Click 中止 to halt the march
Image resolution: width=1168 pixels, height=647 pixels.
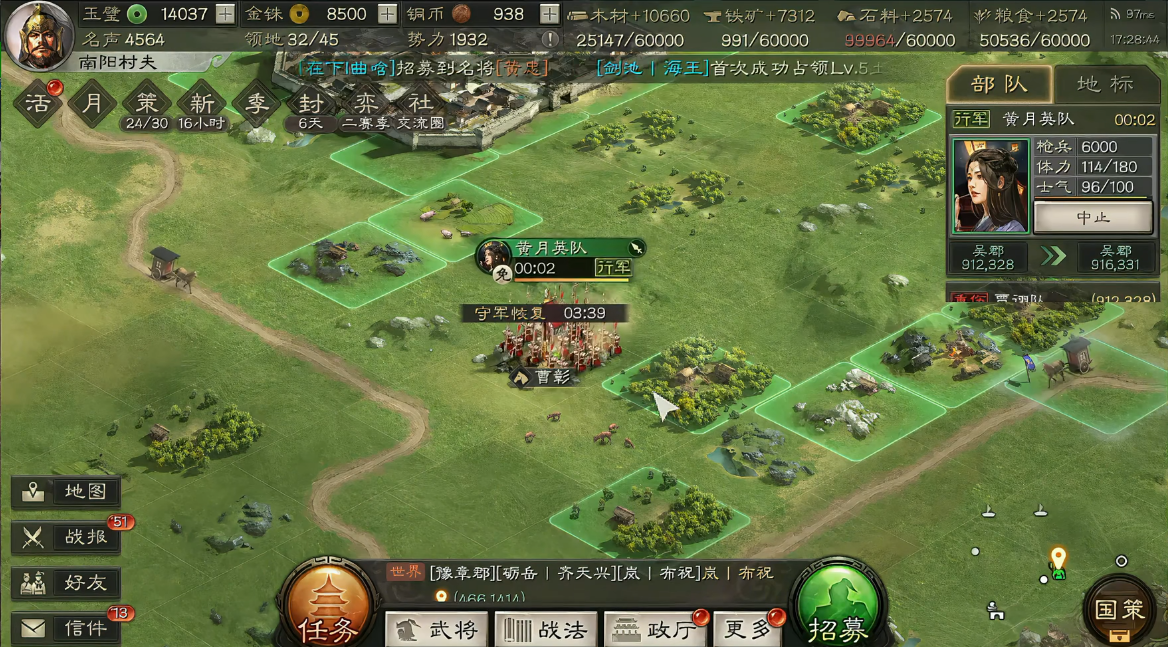(x=1092, y=217)
